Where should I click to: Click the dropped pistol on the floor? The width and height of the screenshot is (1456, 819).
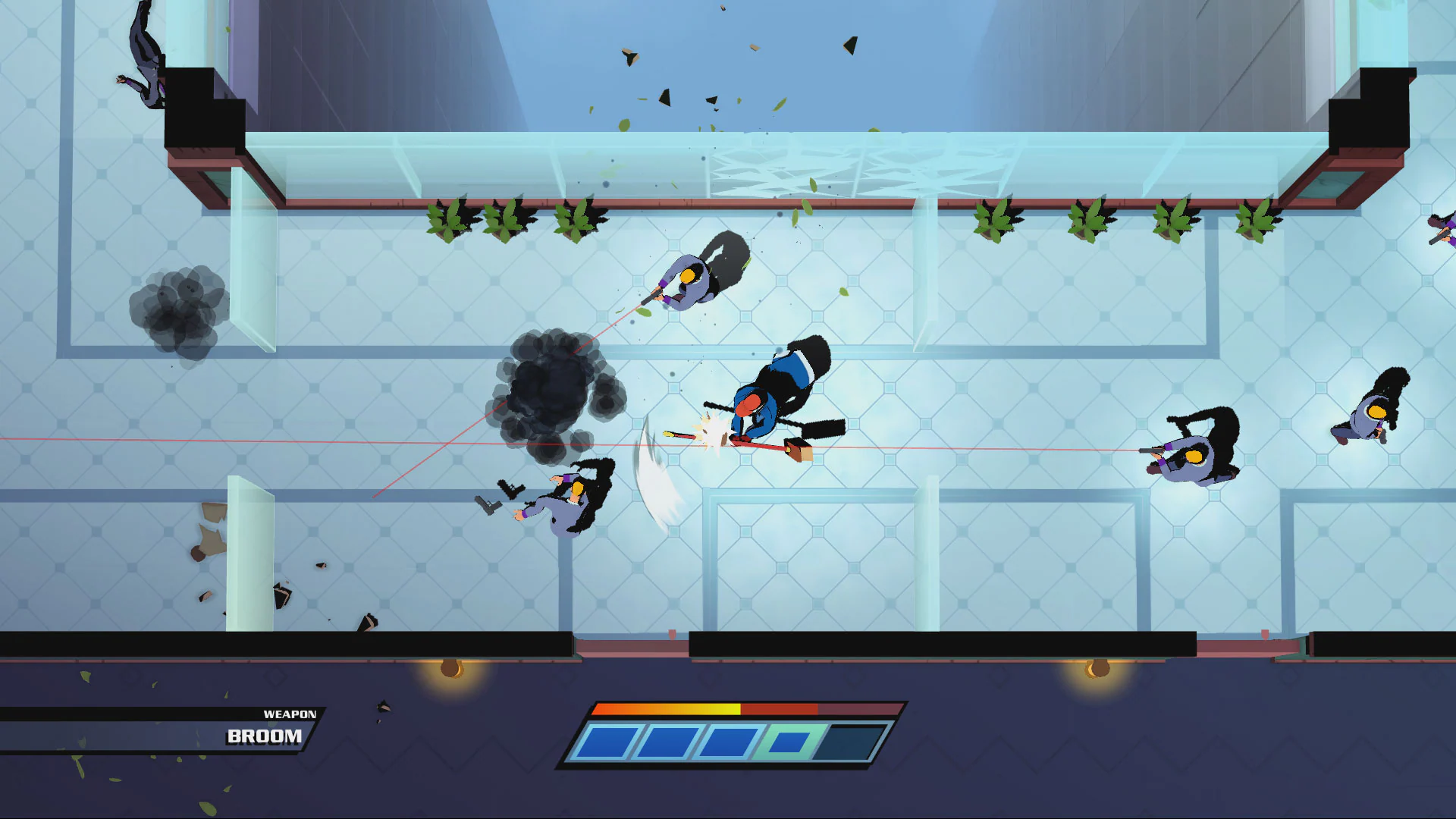coord(488,504)
